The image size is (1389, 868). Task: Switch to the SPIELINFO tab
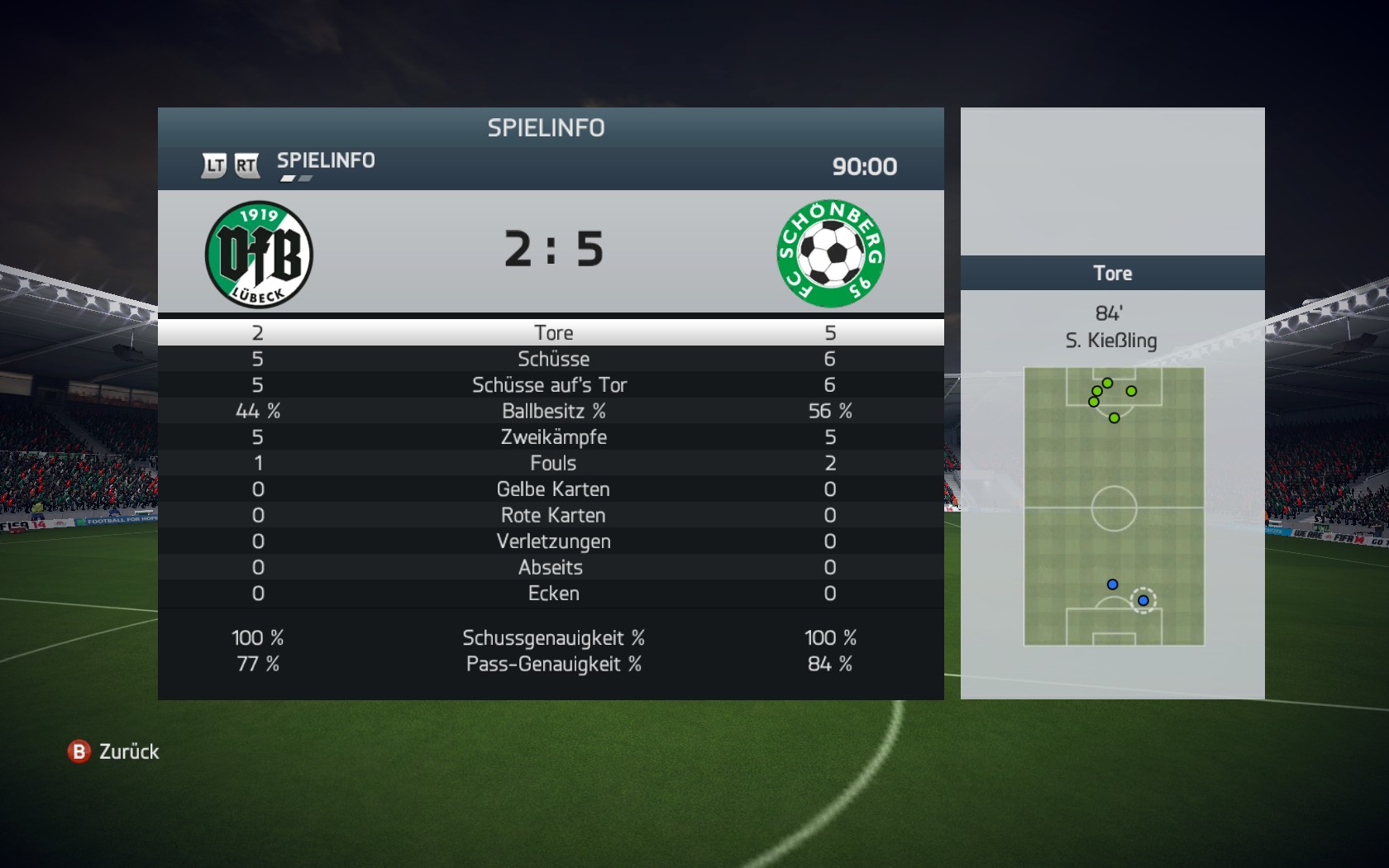[x=326, y=160]
